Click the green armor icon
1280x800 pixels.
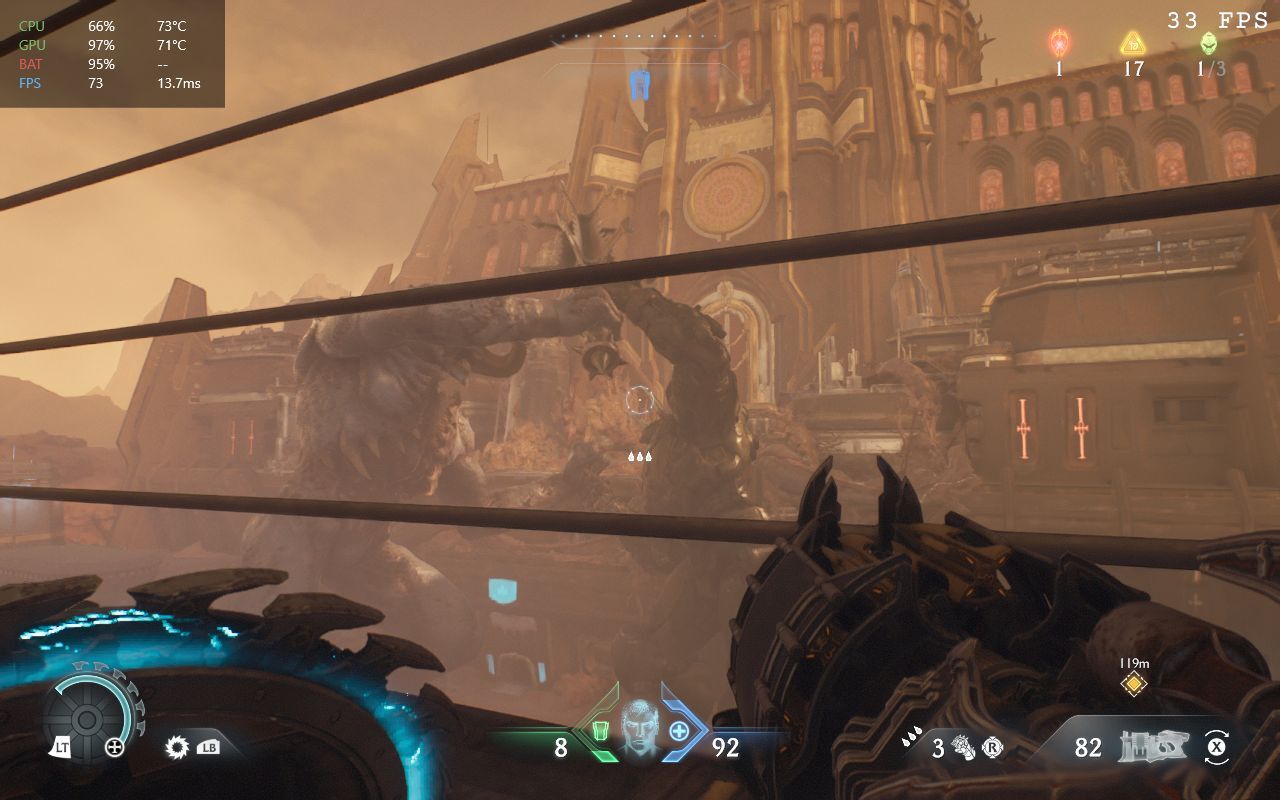point(601,731)
